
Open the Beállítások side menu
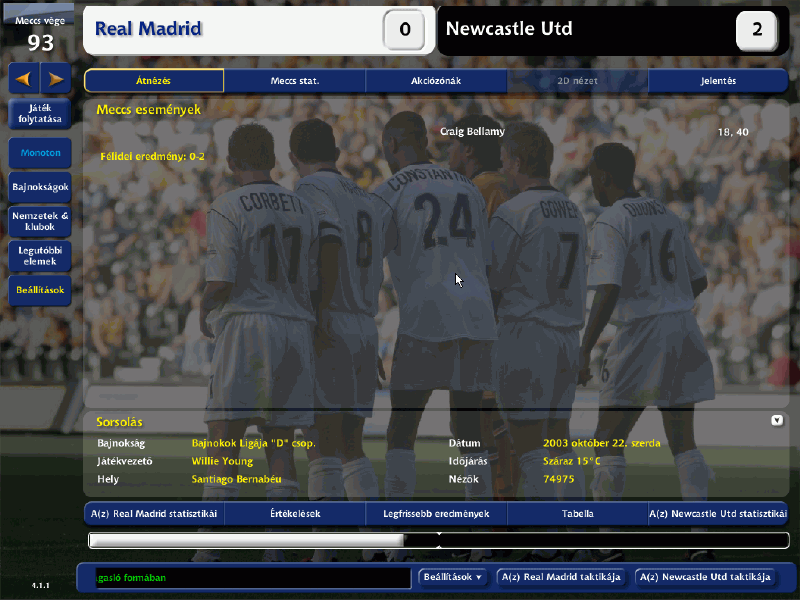click(x=40, y=290)
